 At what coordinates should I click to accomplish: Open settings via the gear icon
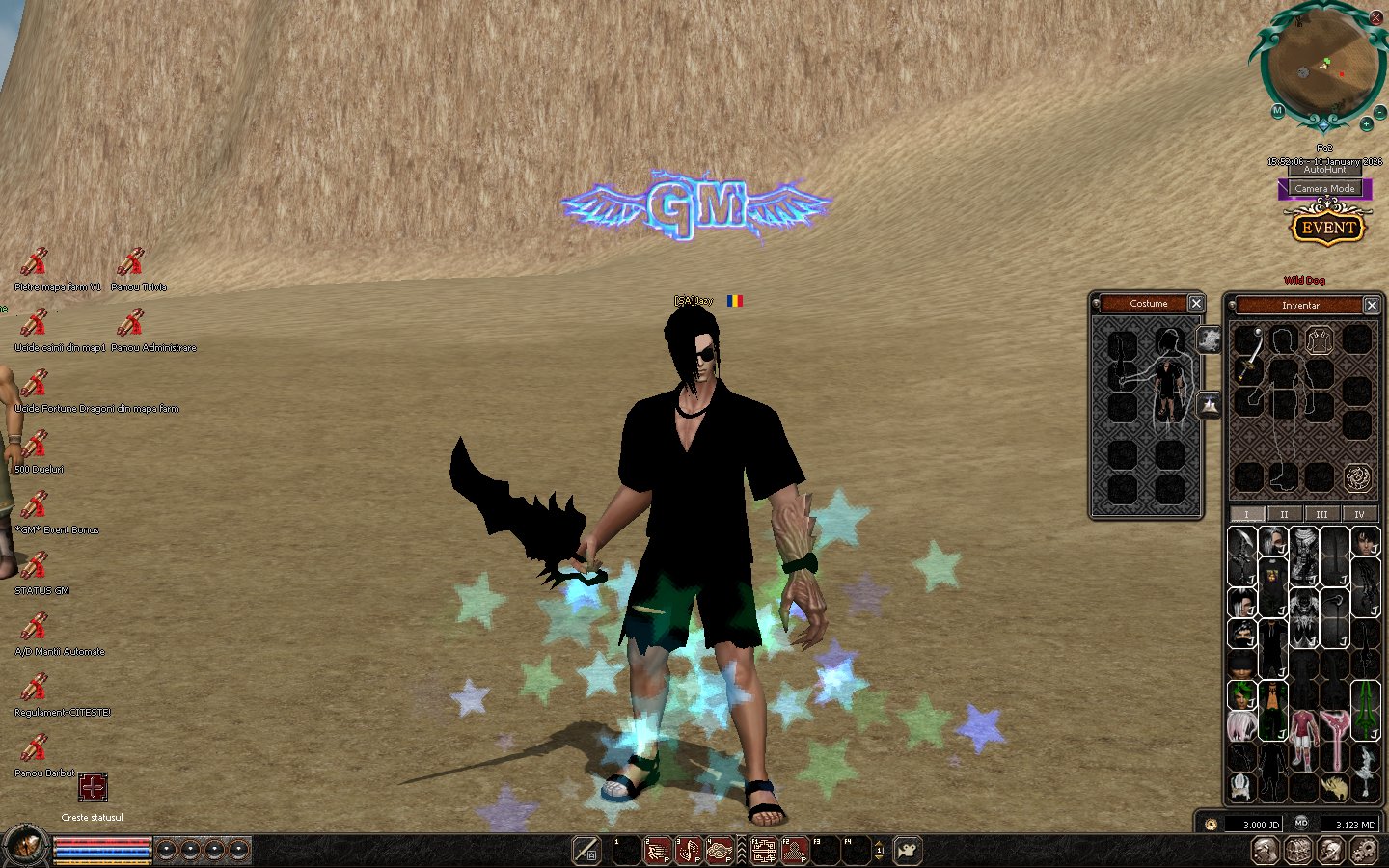pyautogui.click(x=1364, y=851)
